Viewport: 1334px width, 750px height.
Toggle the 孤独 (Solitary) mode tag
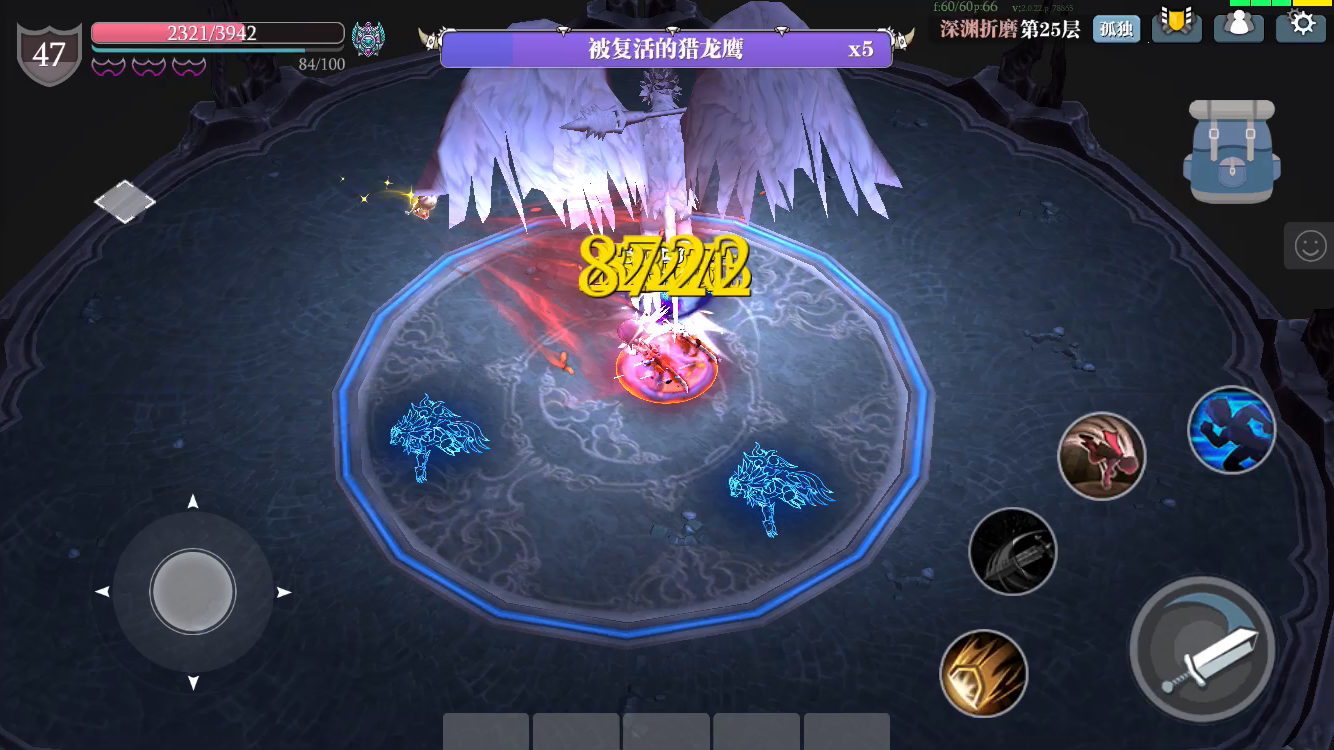(x=1116, y=29)
